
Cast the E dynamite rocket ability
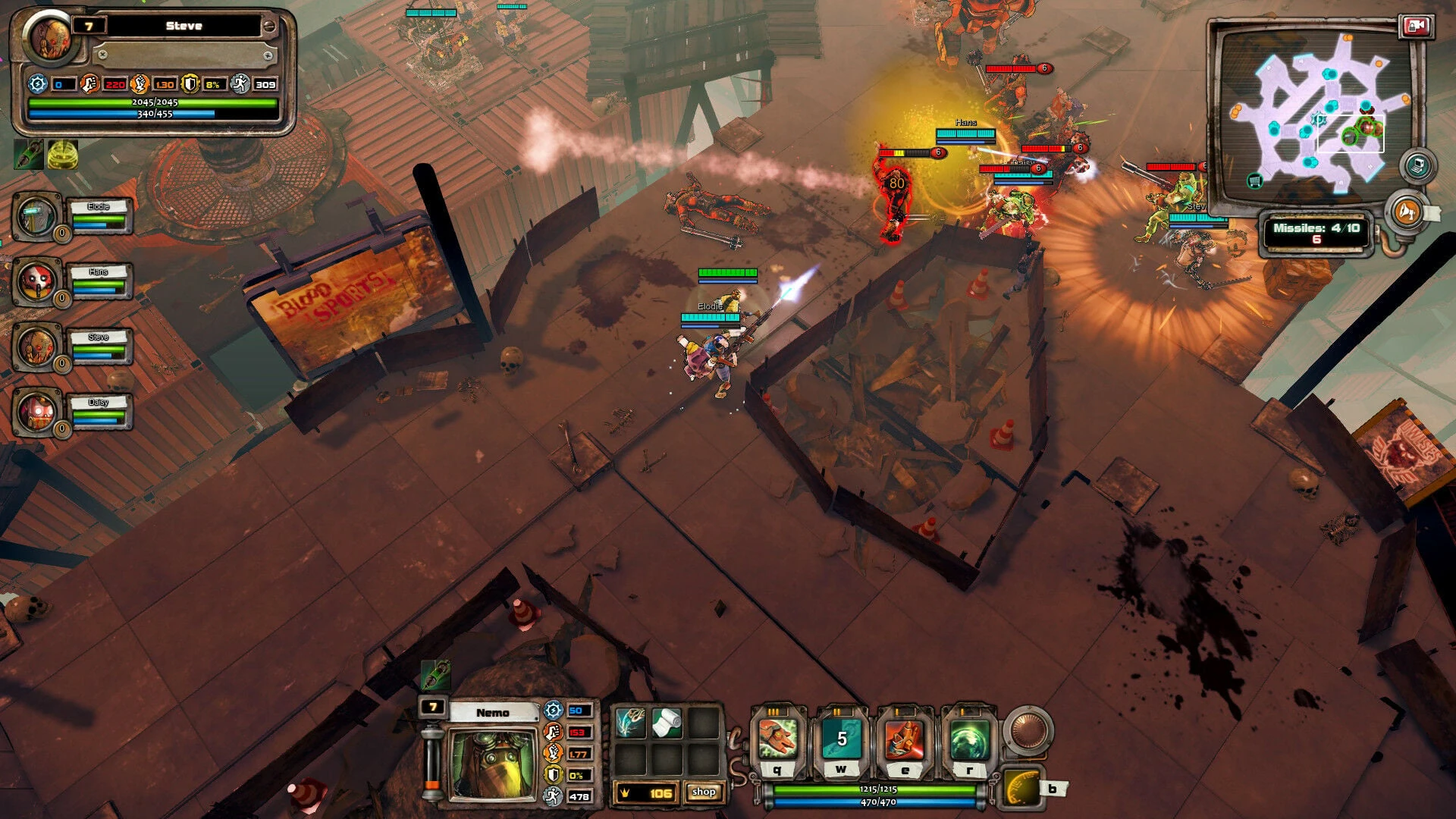coord(904,736)
